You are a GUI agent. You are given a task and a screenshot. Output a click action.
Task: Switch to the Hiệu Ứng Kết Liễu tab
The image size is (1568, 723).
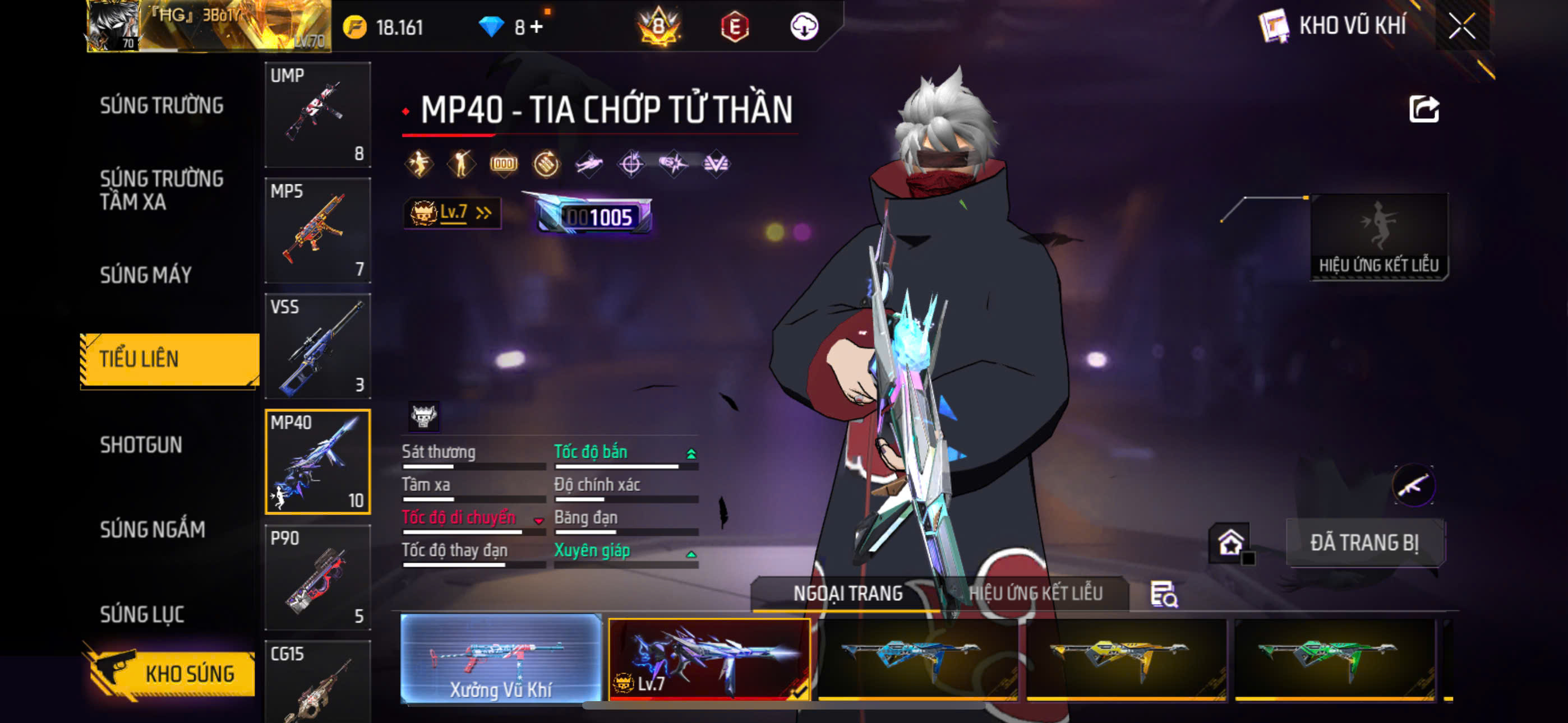(1035, 594)
